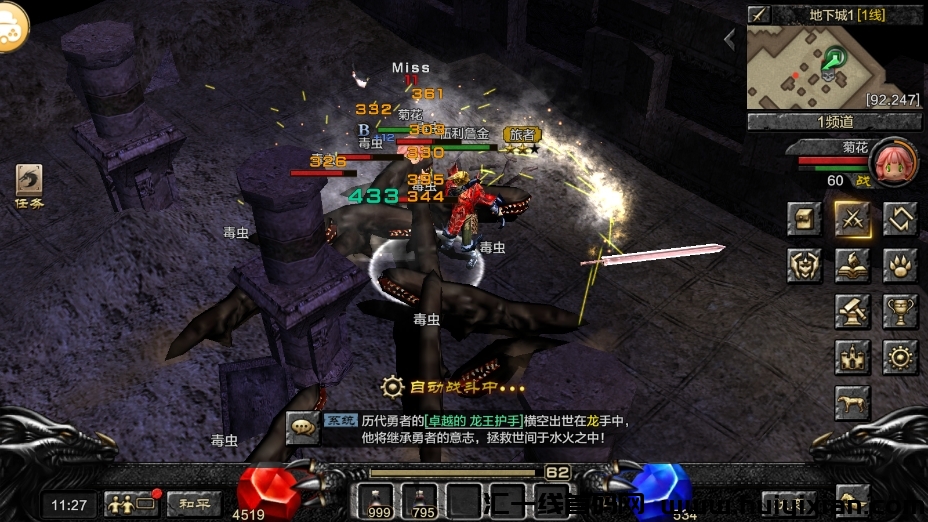Open the paw print pet icon
Screen dimensions: 928x522
(x=900, y=265)
